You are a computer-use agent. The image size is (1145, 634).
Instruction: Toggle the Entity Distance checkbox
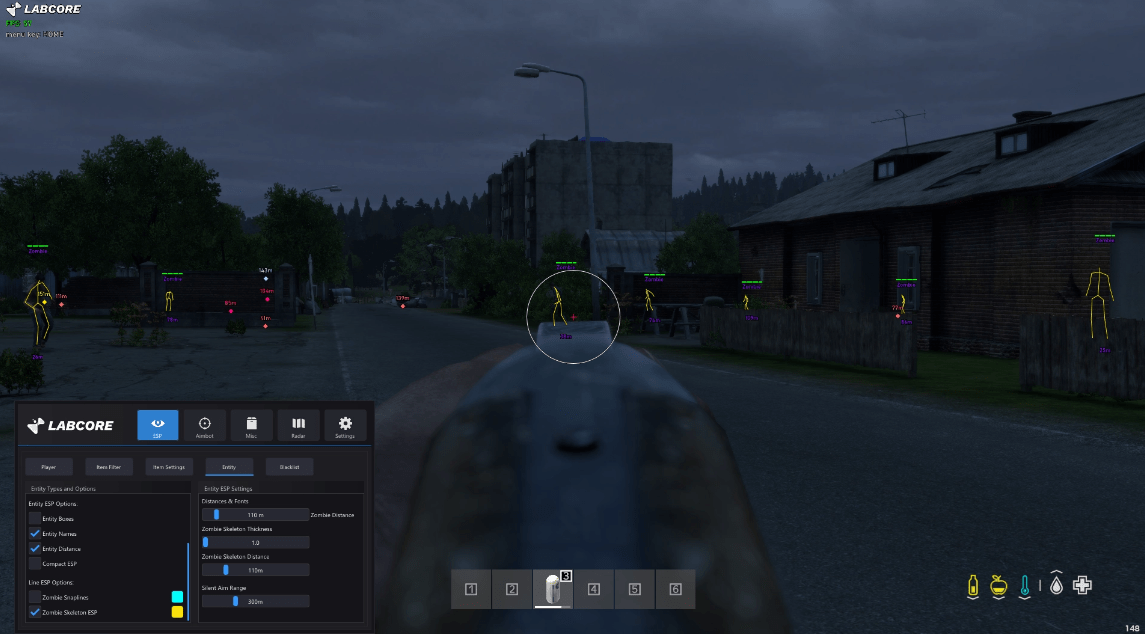pyautogui.click(x=35, y=549)
